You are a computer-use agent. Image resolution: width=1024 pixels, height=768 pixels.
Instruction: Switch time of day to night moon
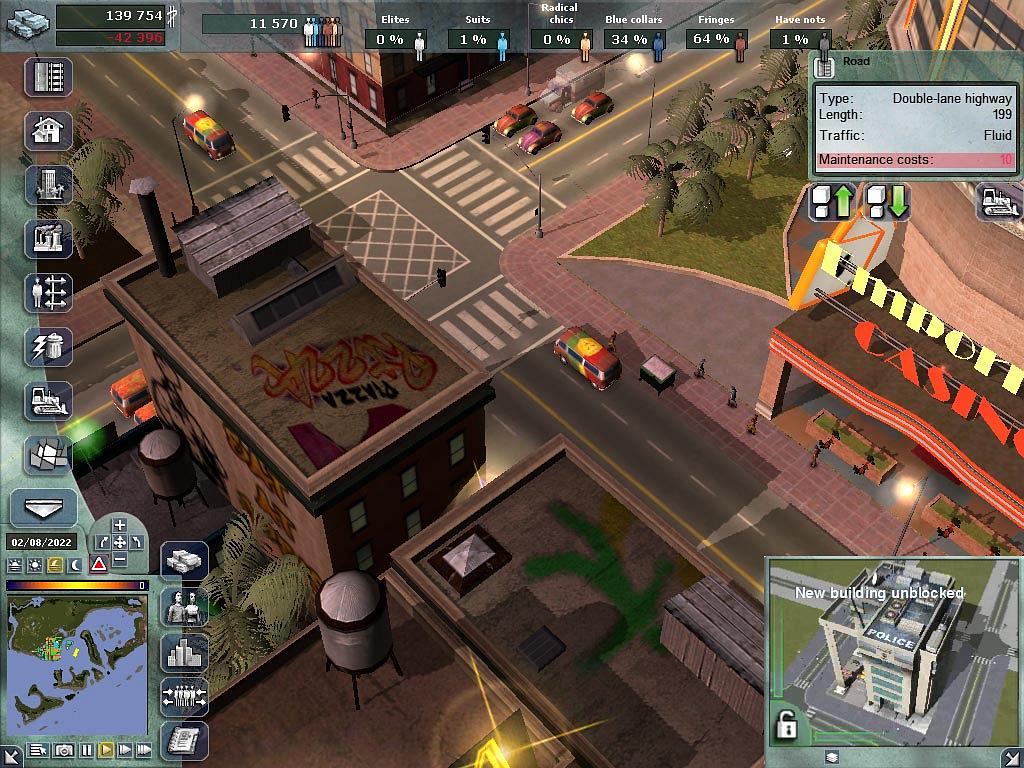pyautogui.click(x=73, y=565)
